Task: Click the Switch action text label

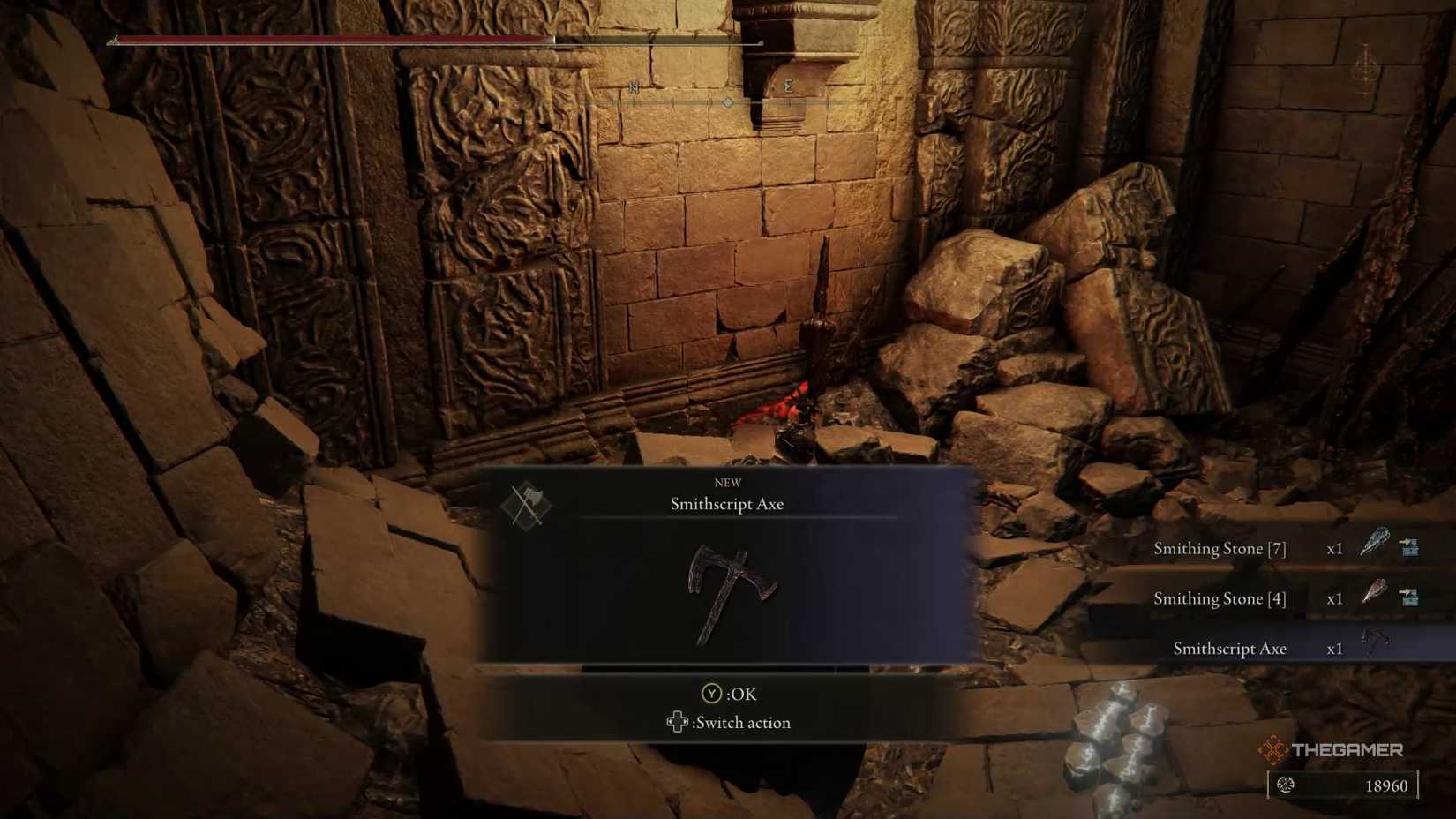Action: pyautogui.click(x=744, y=722)
